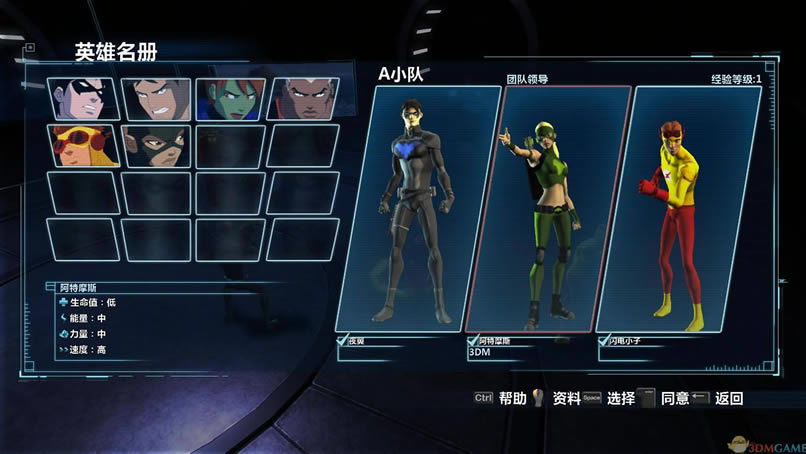Choose the Kid Flash portrait with goggles
This screenshot has width=806, height=454.
click(x=82, y=146)
